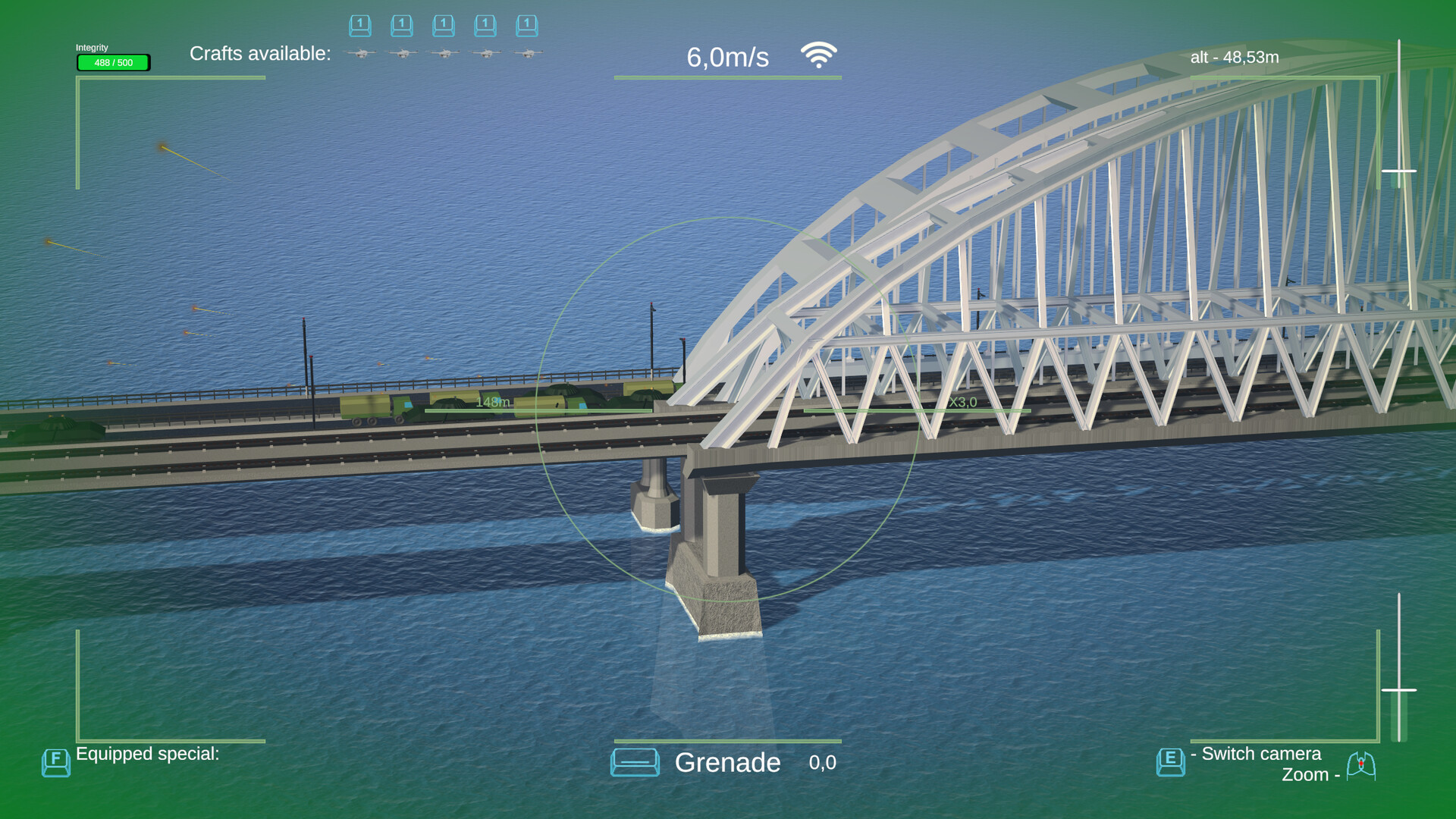
Task: Click the '1' keybind above the second drone
Action: click(402, 25)
